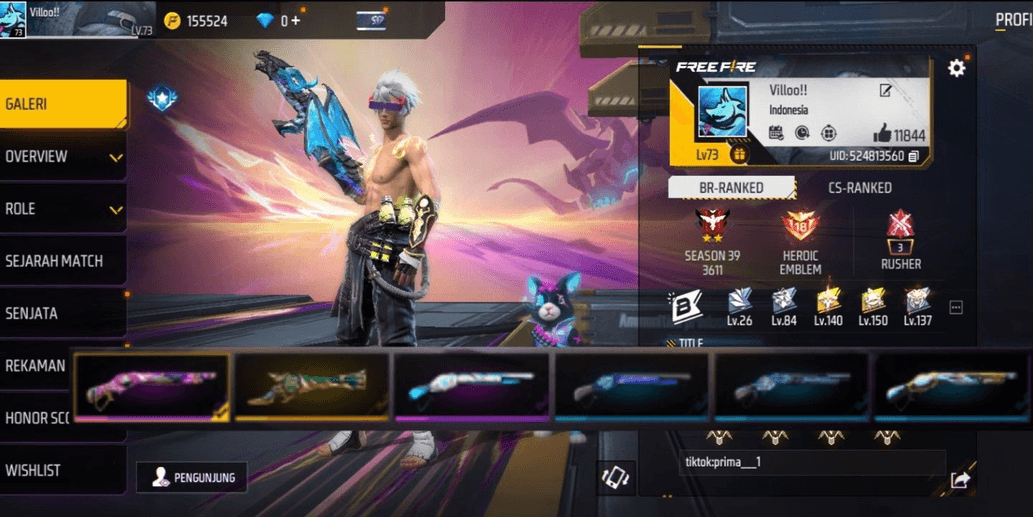Open Sejarah Match history
1033x517 pixels.
(x=62, y=261)
